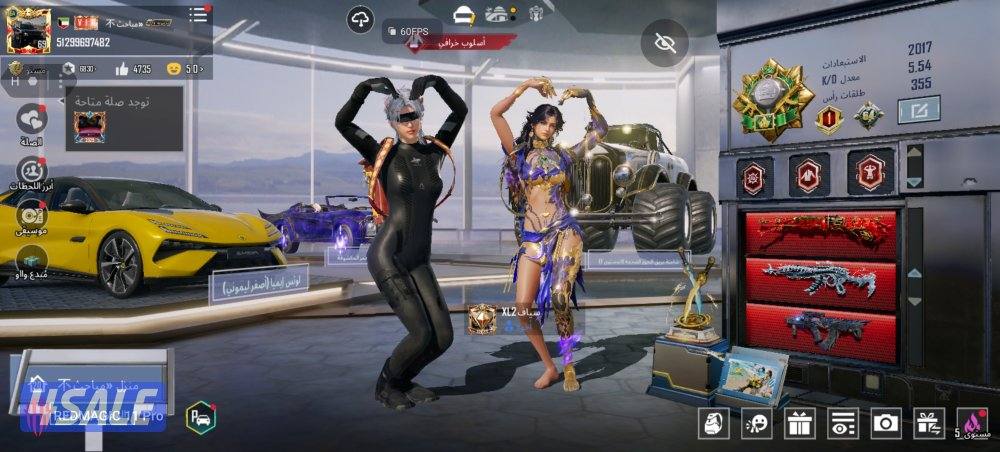Select the available connection frame thumbnail
Viewport: 1000px width, 452px height.
pyautogui.click(x=91, y=128)
